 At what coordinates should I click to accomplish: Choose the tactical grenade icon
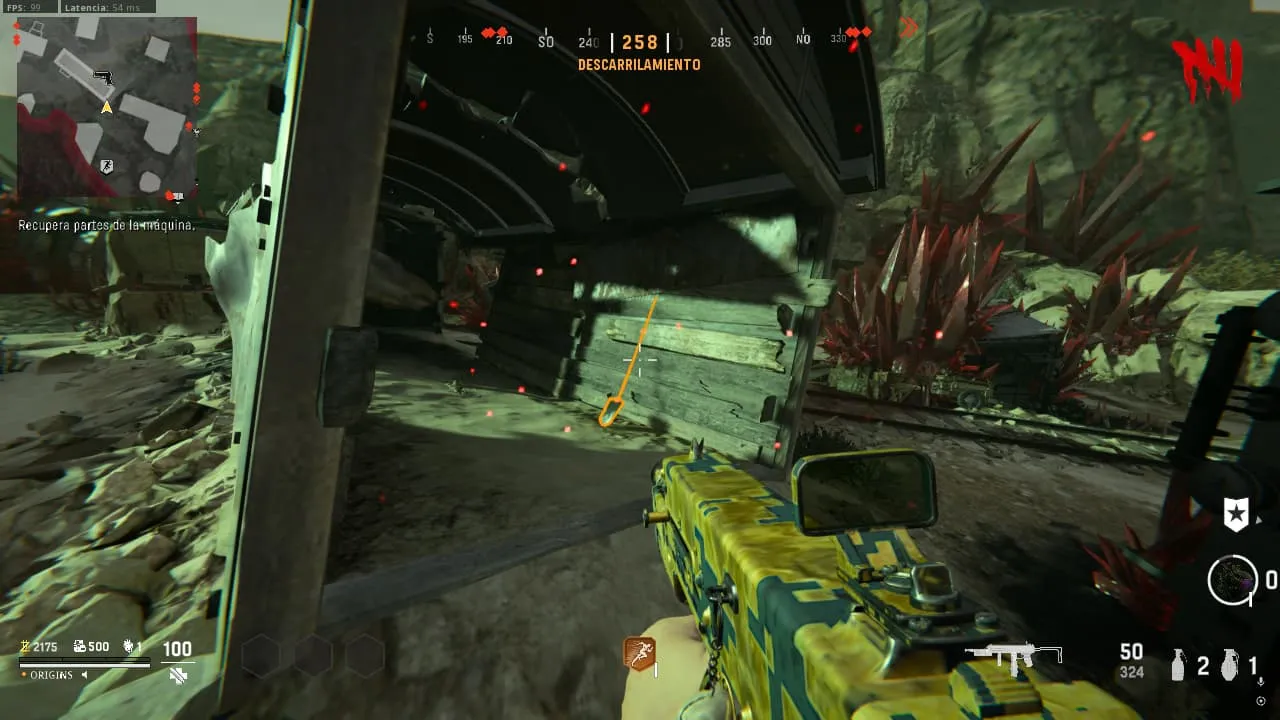point(1180,665)
